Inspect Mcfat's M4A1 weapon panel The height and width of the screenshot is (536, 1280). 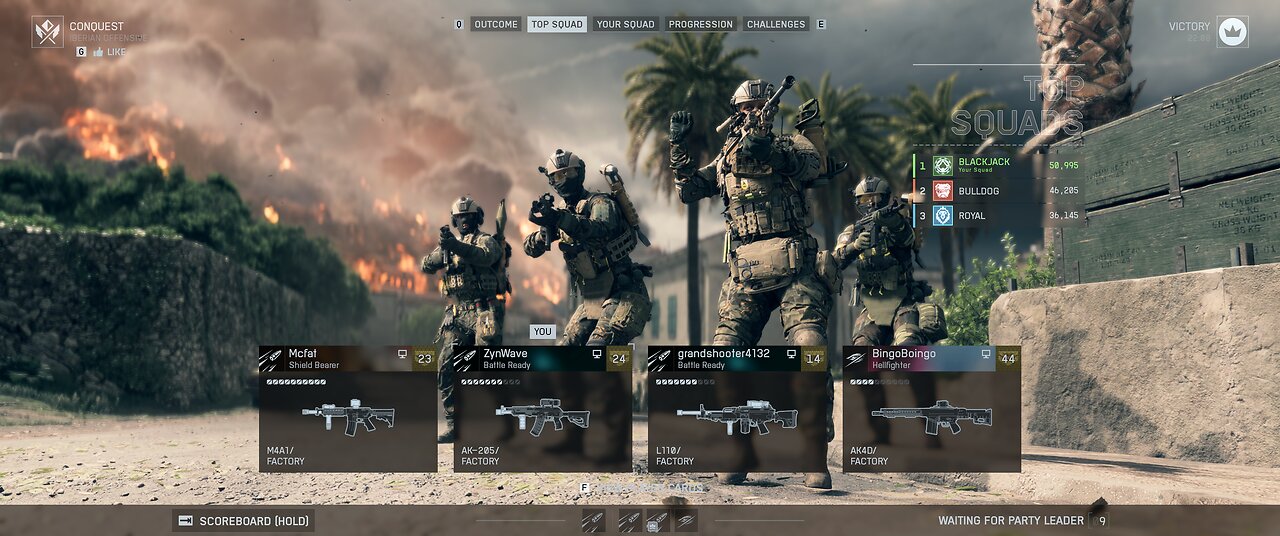[347, 421]
